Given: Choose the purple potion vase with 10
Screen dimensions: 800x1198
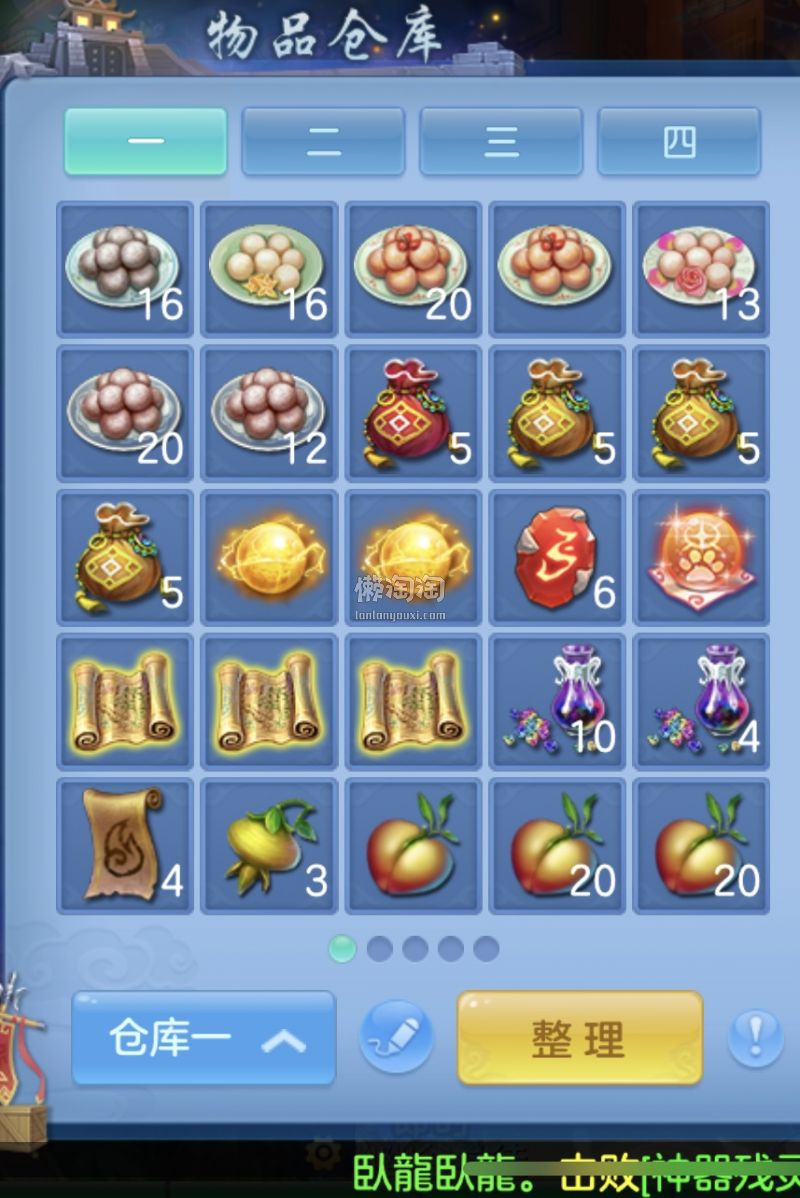Looking at the screenshot, I should (x=557, y=701).
